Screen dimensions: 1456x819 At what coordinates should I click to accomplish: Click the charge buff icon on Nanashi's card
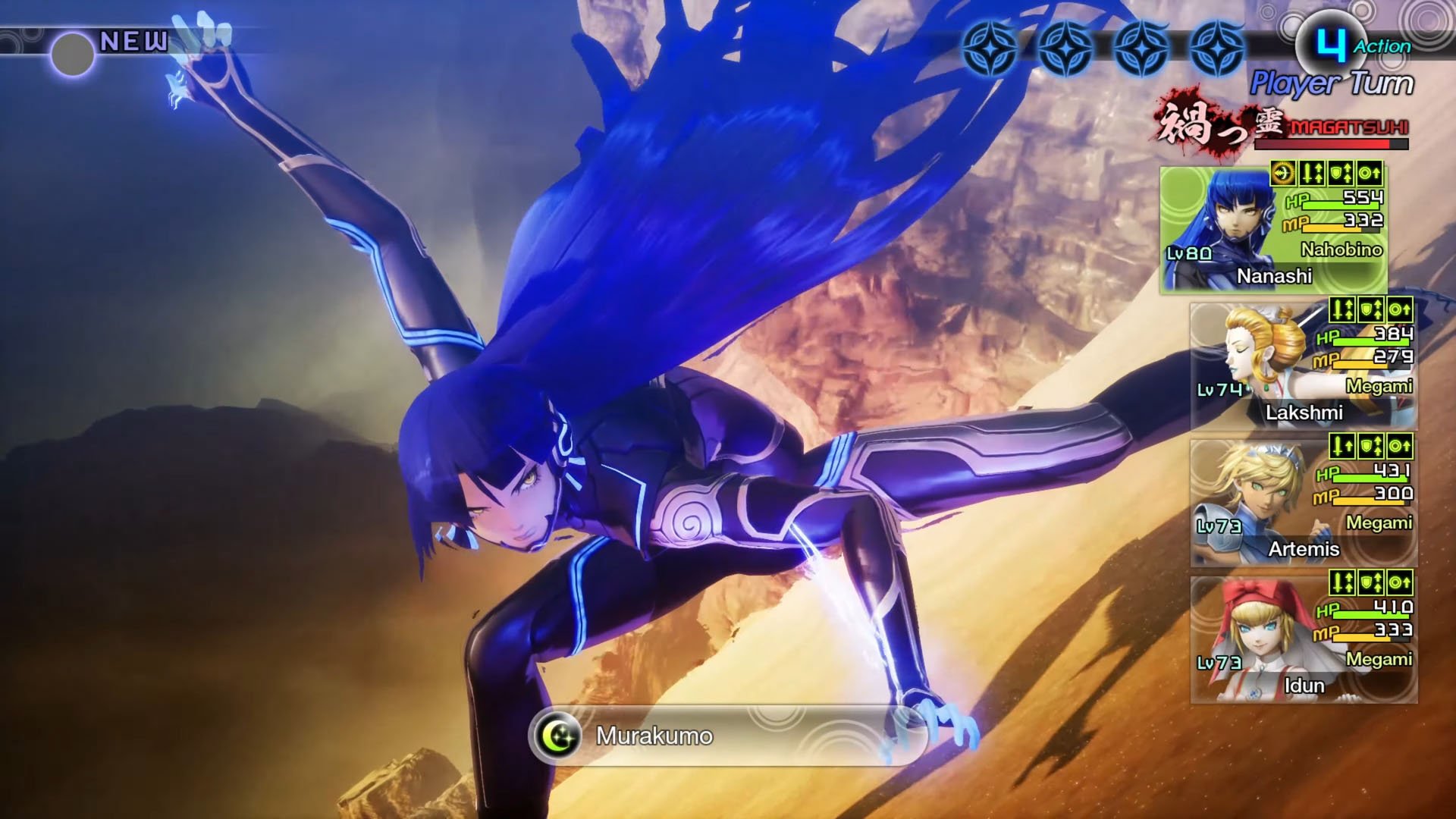[x=1284, y=173]
